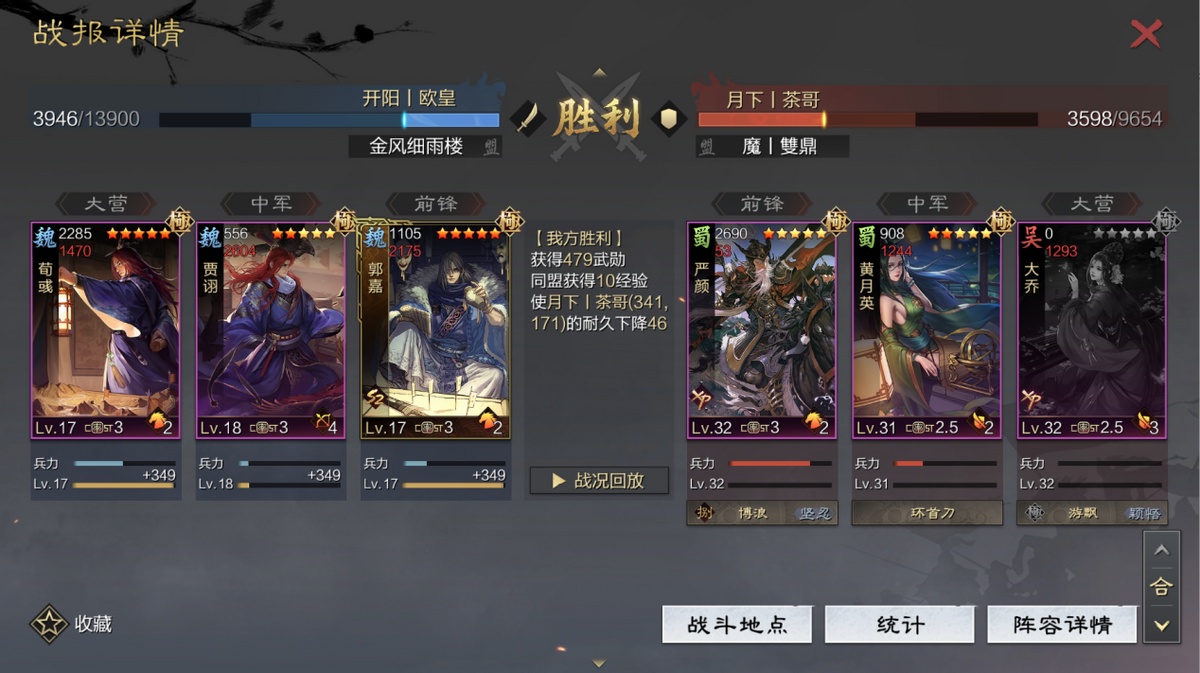Add this report to 收藏 favorites
Screen dimensions: 1200x673
[x=71, y=624]
